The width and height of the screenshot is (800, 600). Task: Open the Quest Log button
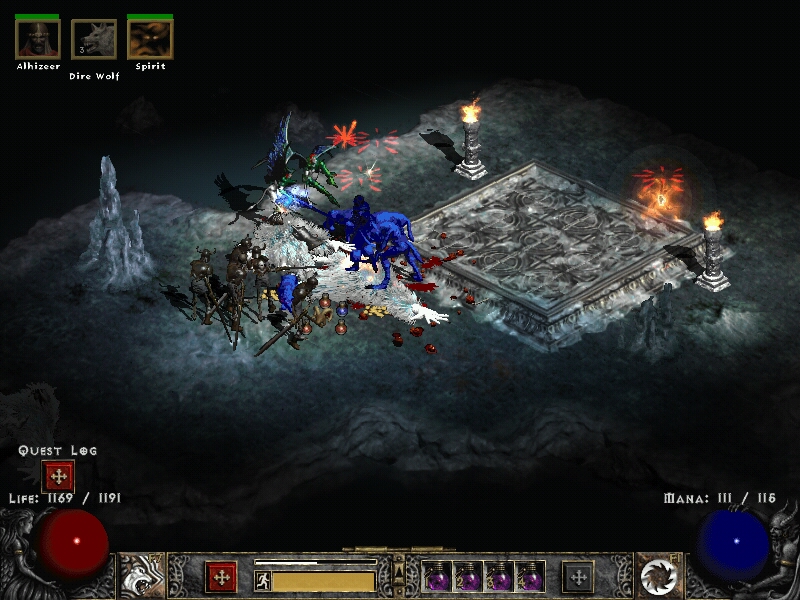tap(58, 476)
